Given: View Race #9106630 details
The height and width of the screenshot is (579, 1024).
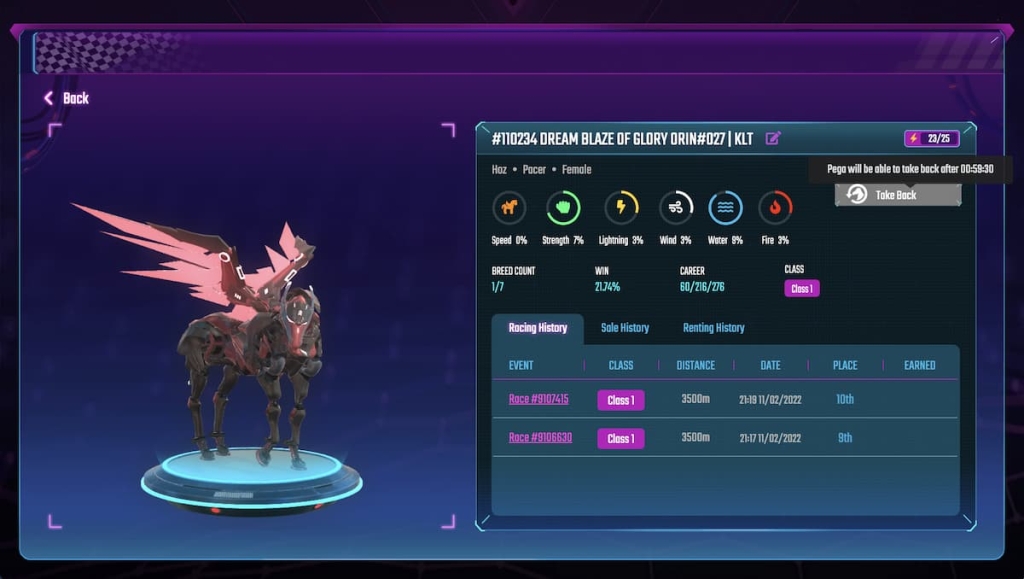Looking at the screenshot, I should [x=540, y=438].
